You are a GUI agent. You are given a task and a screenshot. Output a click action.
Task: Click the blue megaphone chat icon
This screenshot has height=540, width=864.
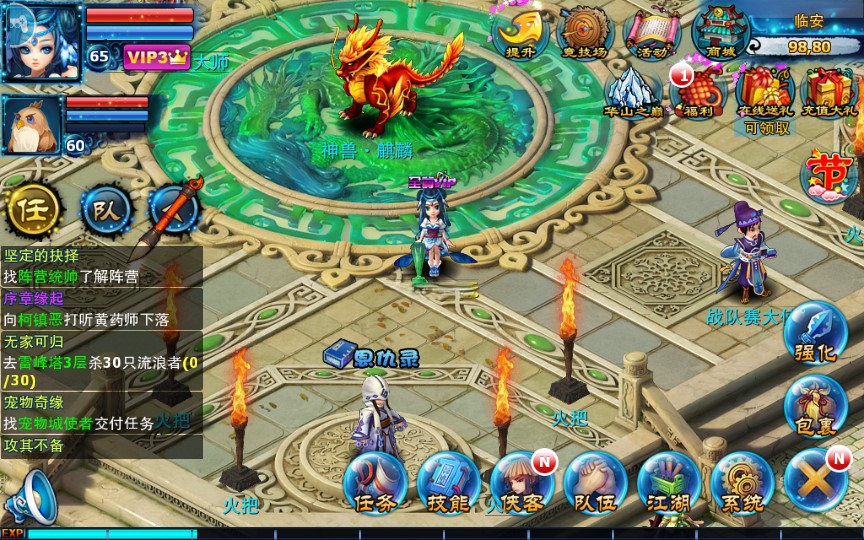[x=30, y=496]
